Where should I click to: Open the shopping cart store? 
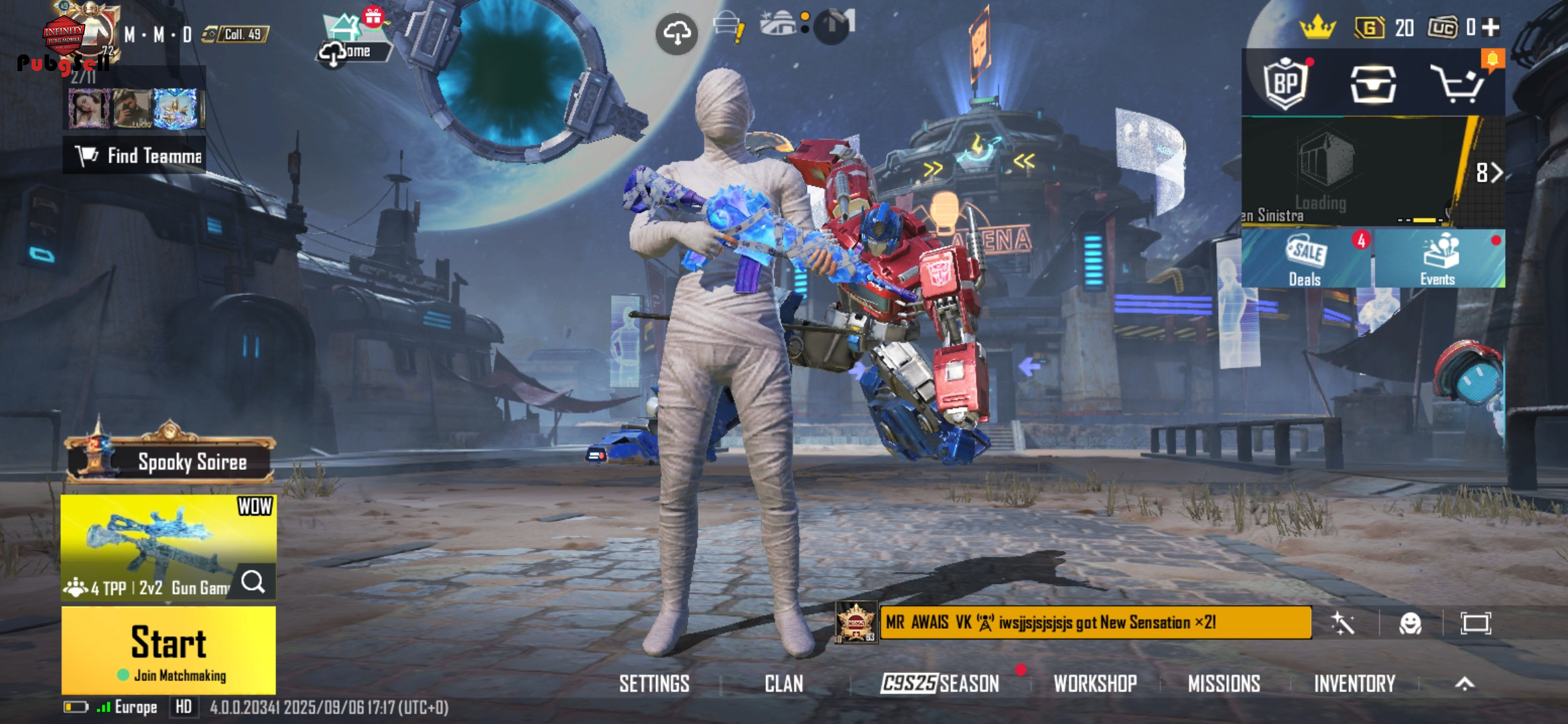point(1457,84)
